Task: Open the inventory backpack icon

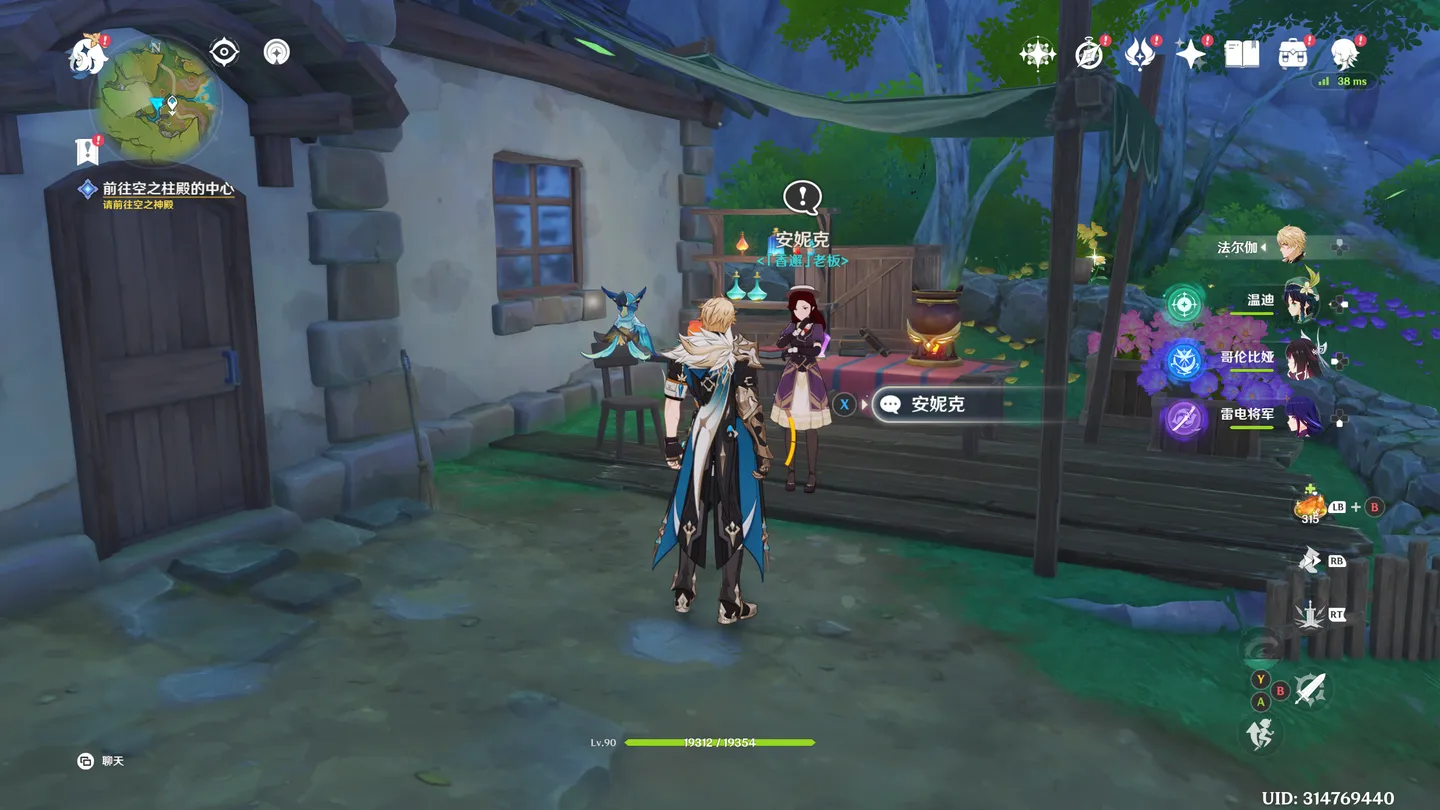Action: (1293, 55)
